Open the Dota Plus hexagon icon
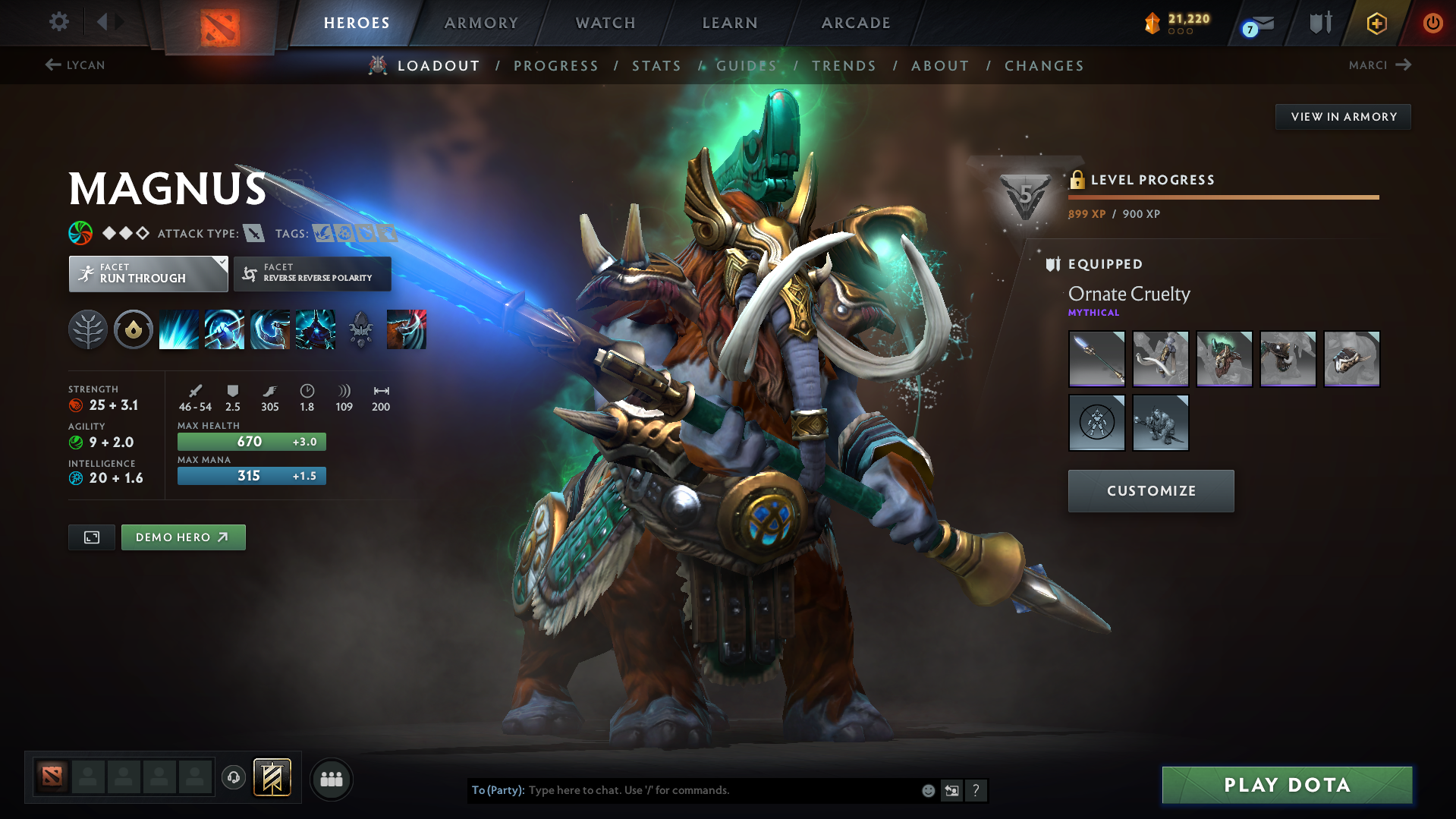 coord(1376,23)
